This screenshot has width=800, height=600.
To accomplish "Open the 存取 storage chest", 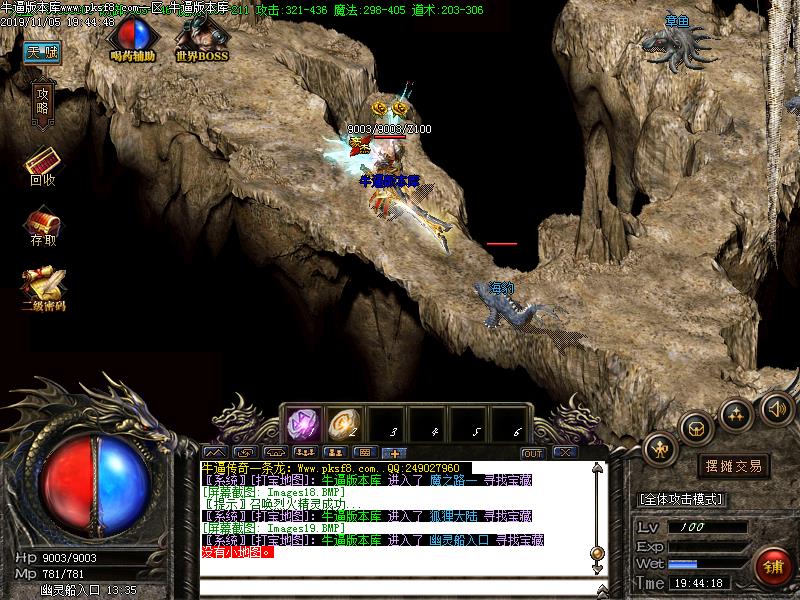I will coord(43,224).
